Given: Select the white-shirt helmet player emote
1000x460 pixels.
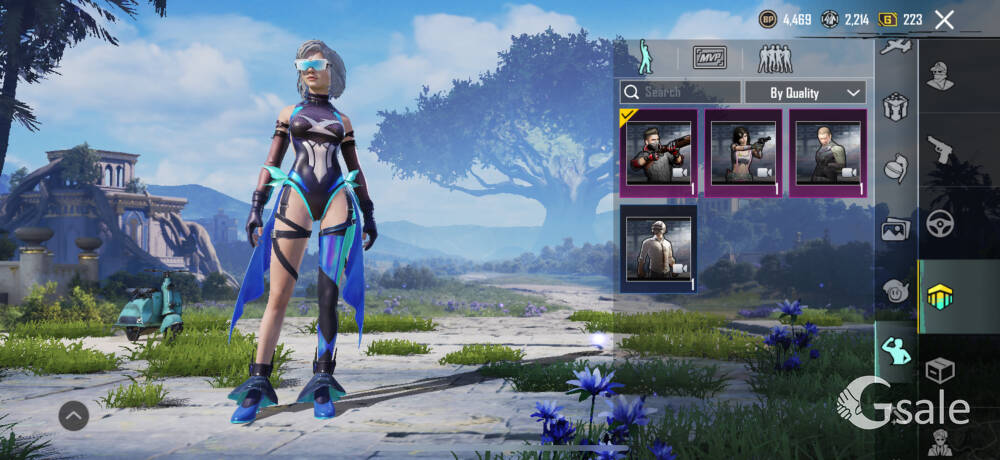Looking at the screenshot, I should pos(659,249).
